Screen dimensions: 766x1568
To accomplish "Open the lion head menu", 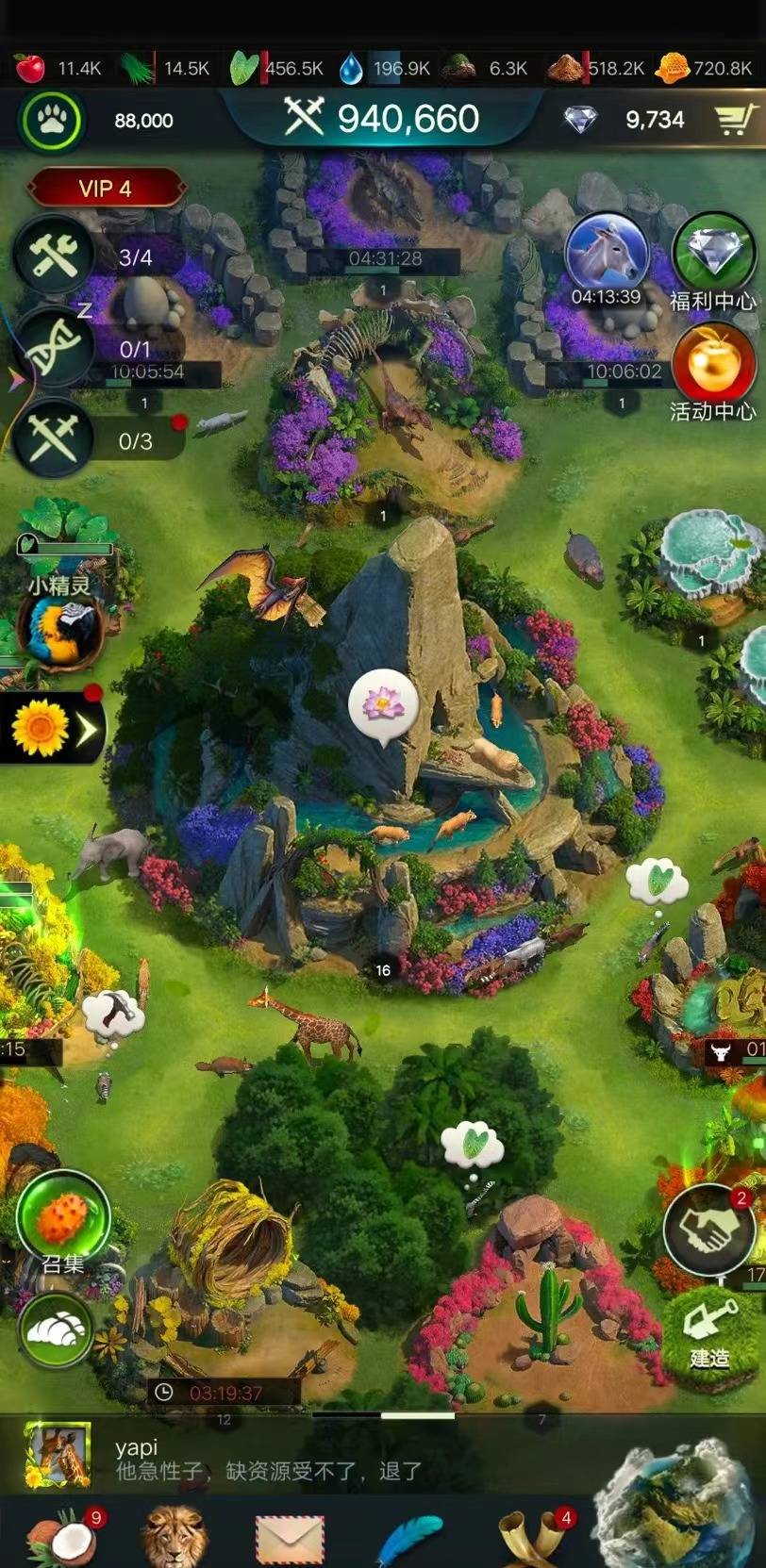I will [x=174, y=1539].
